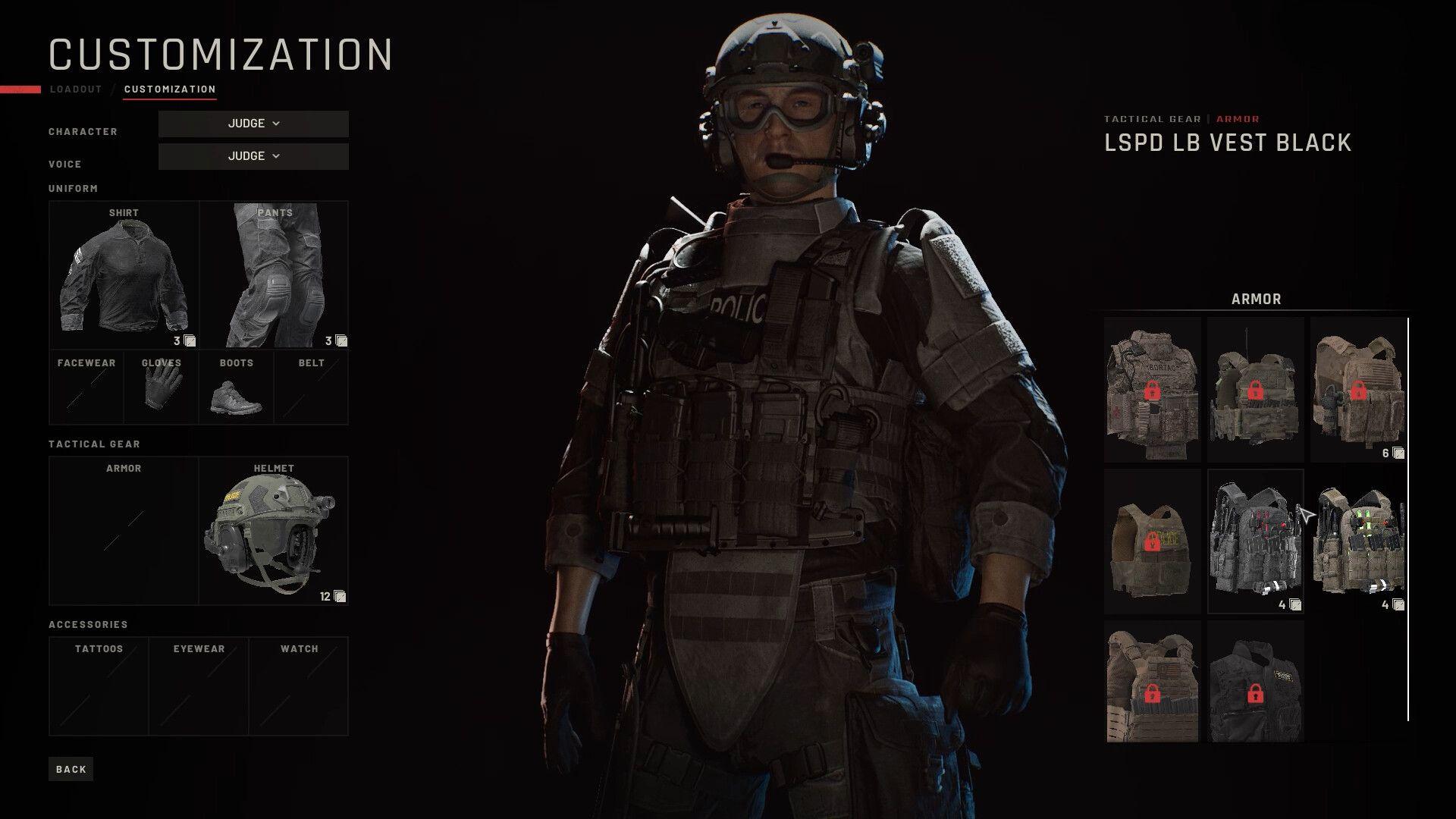Open the Boots customization slot
The image size is (1456, 819).
(x=235, y=387)
